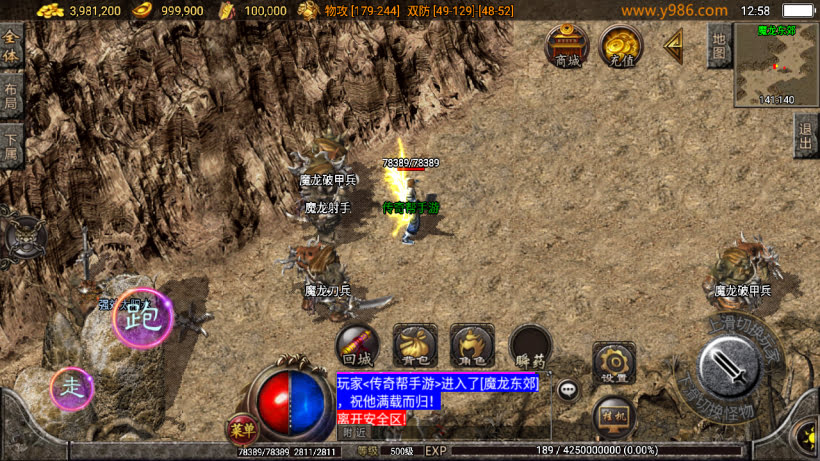Click the 魔龙东郊 minimap

point(776,65)
